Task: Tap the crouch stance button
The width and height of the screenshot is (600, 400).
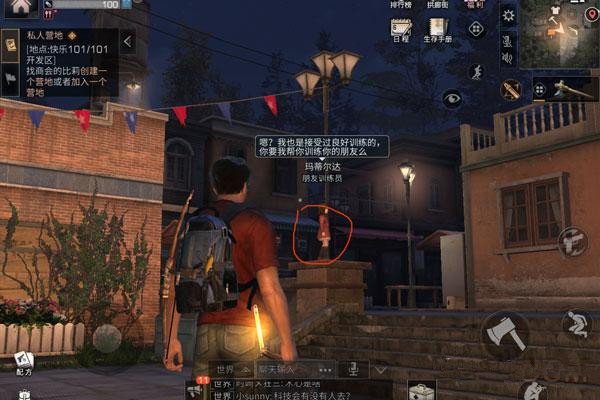Action: point(575,324)
